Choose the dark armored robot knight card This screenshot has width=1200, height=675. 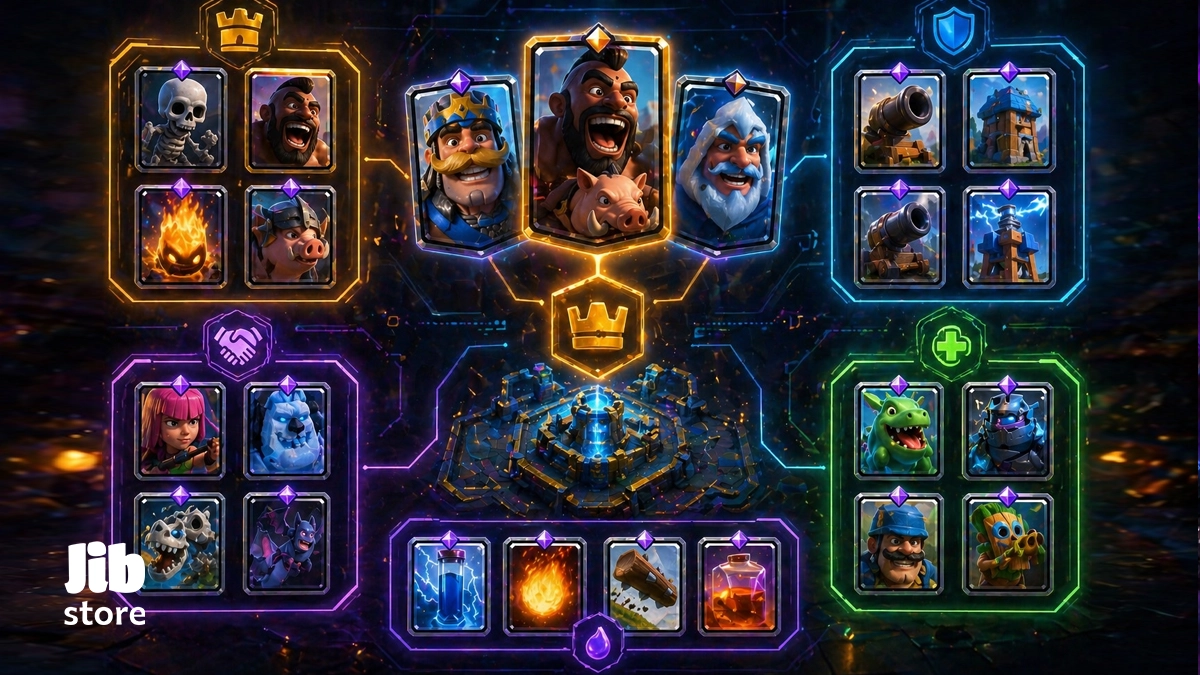pos(1008,432)
